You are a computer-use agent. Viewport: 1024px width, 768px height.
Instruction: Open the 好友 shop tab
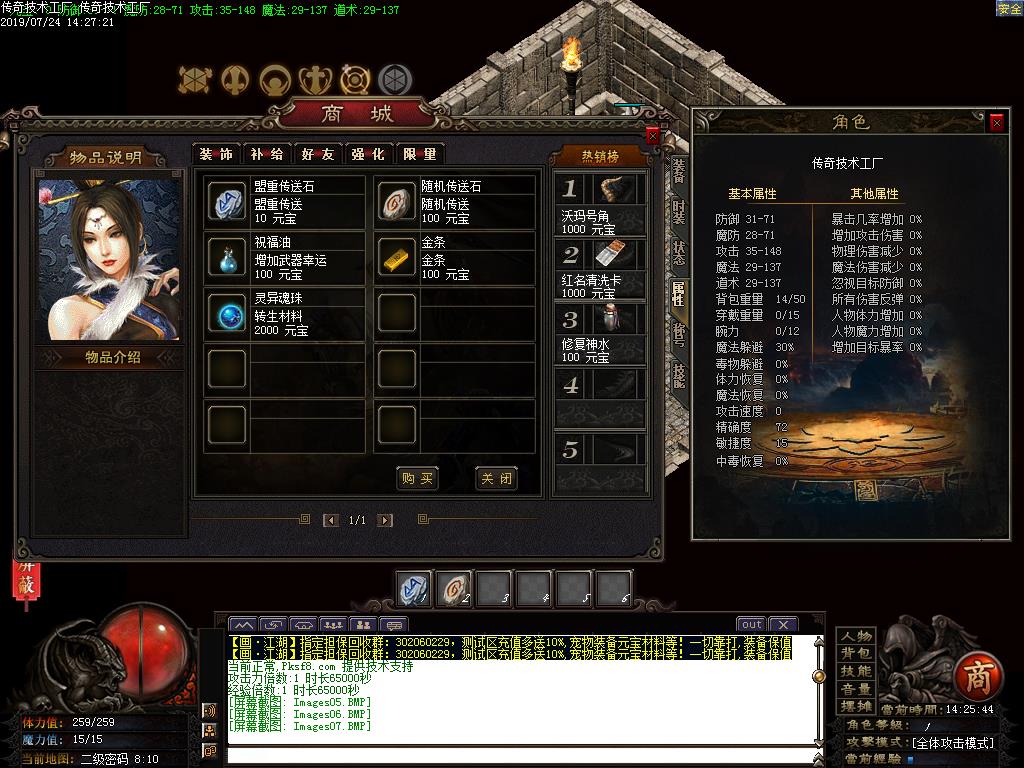point(317,154)
